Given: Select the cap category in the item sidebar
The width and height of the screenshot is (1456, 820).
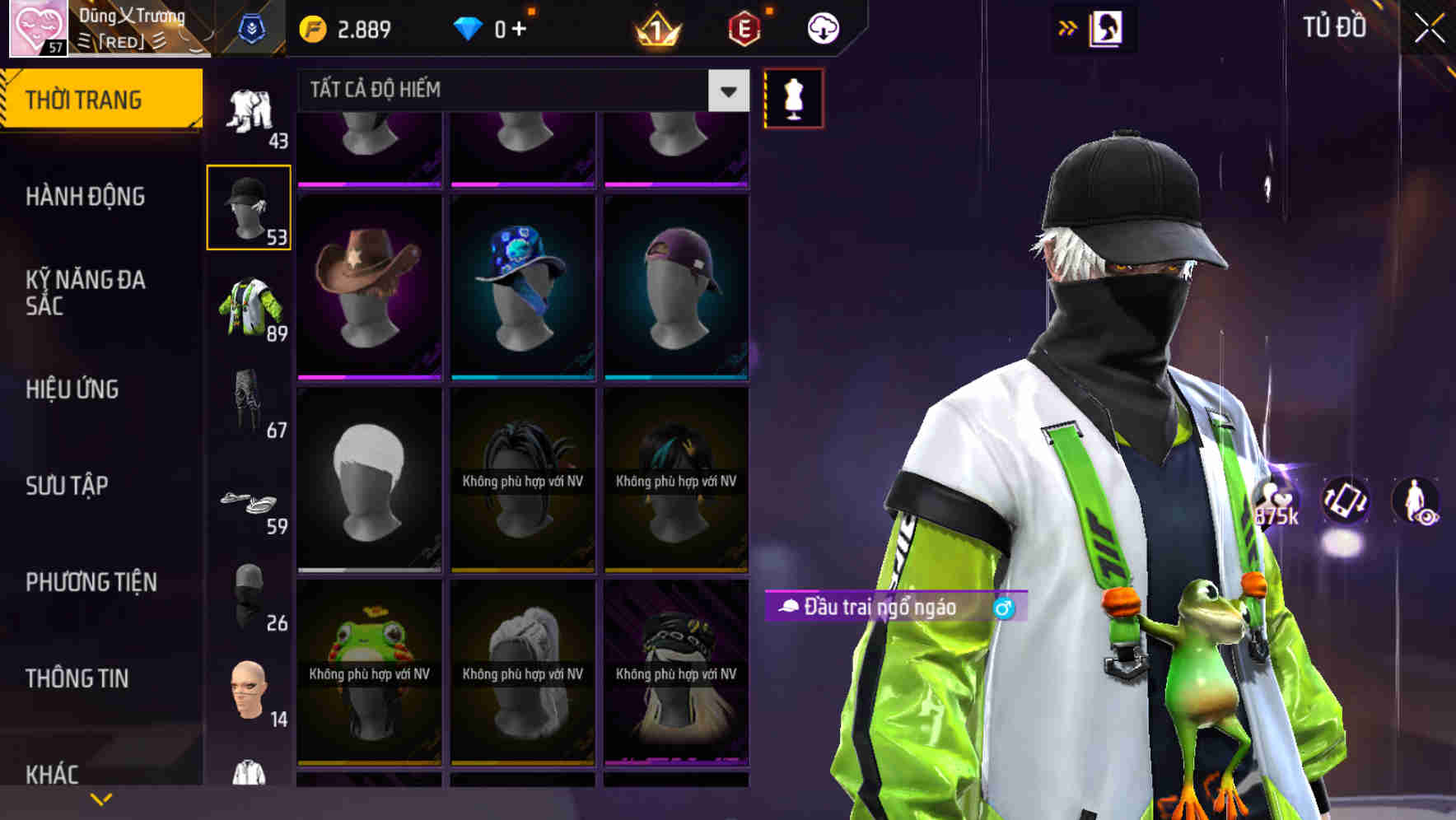Looking at the screenshot, I should (249, 204).
